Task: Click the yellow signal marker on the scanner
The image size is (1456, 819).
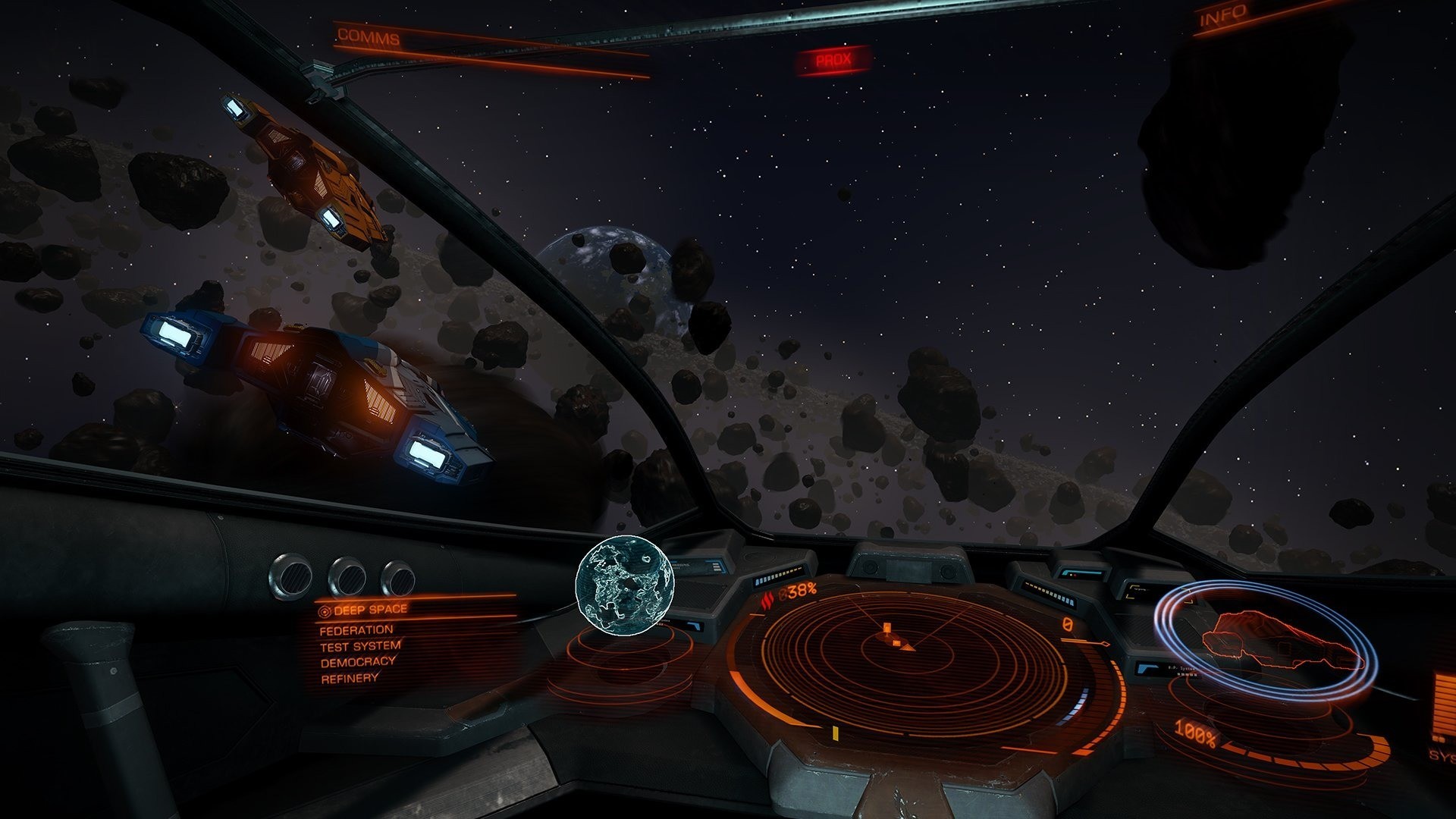Action: (x=836, y=734)
